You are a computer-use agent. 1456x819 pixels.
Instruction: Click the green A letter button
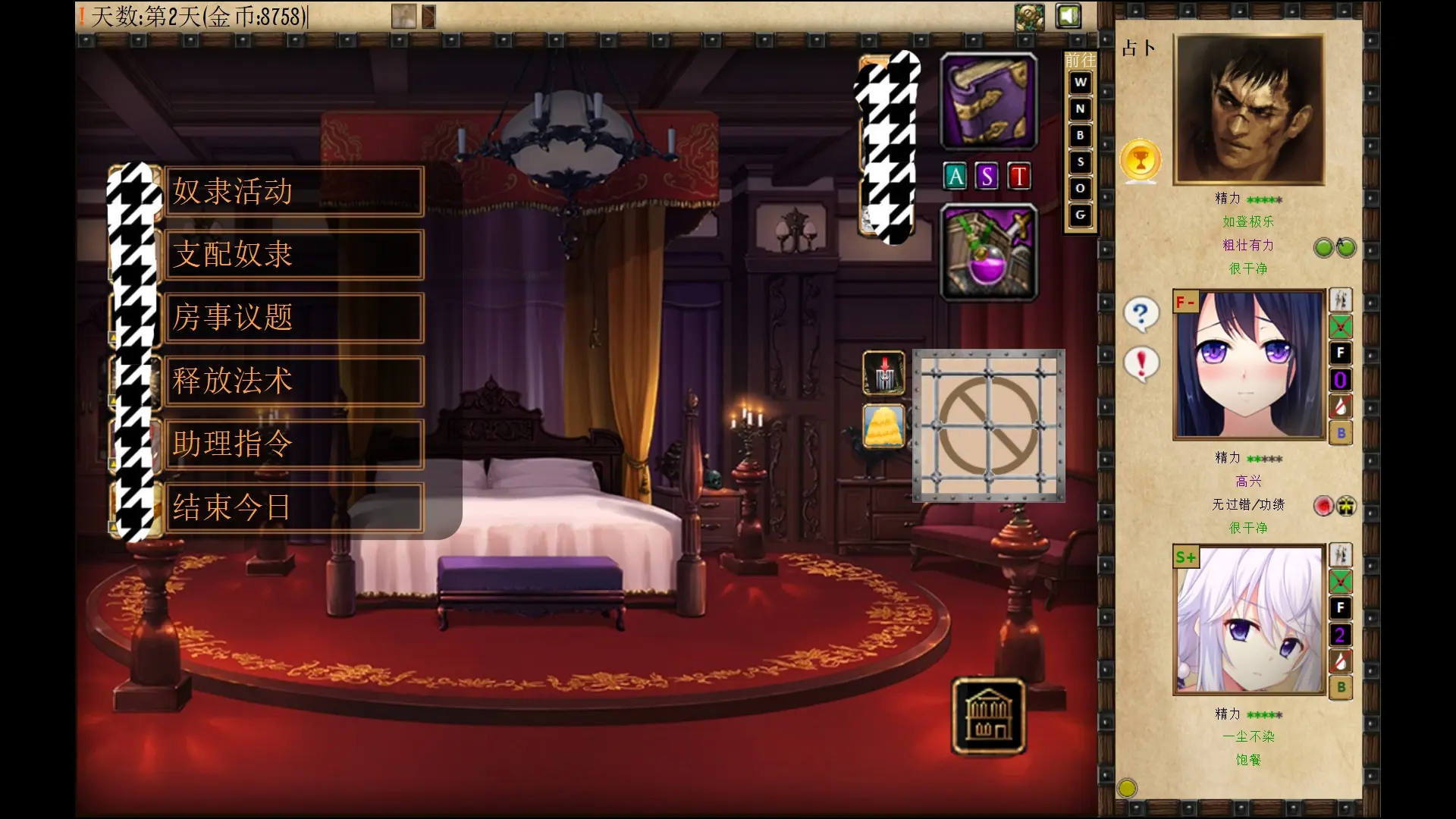955,177
